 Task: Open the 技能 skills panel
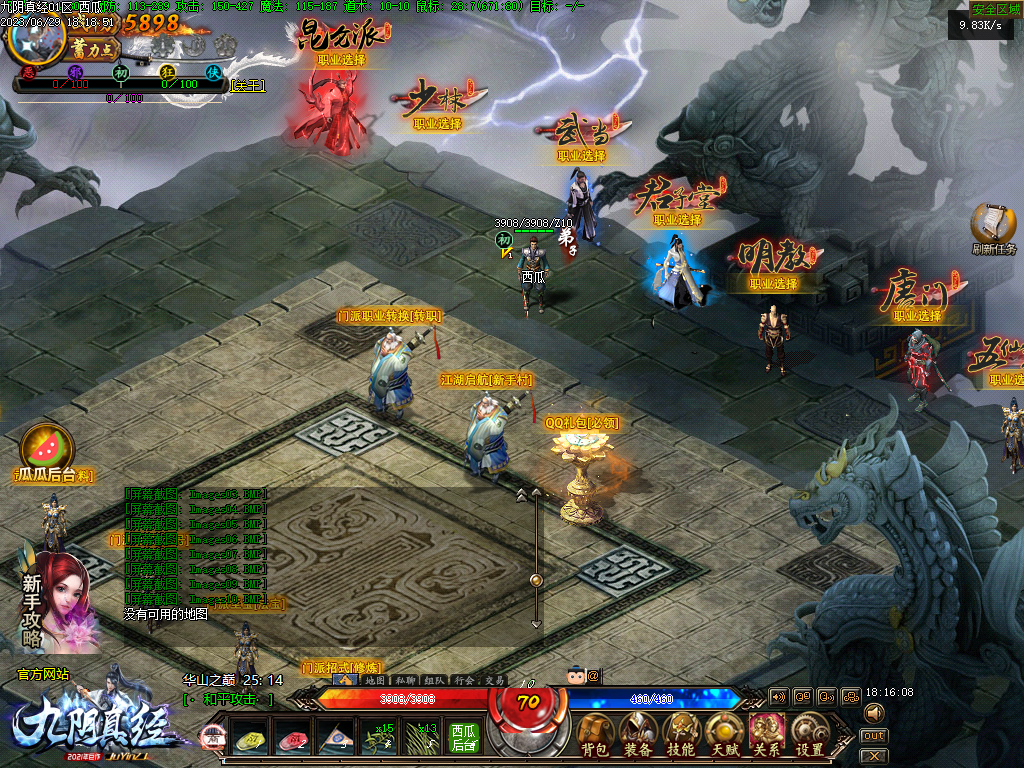pos(681,735)
